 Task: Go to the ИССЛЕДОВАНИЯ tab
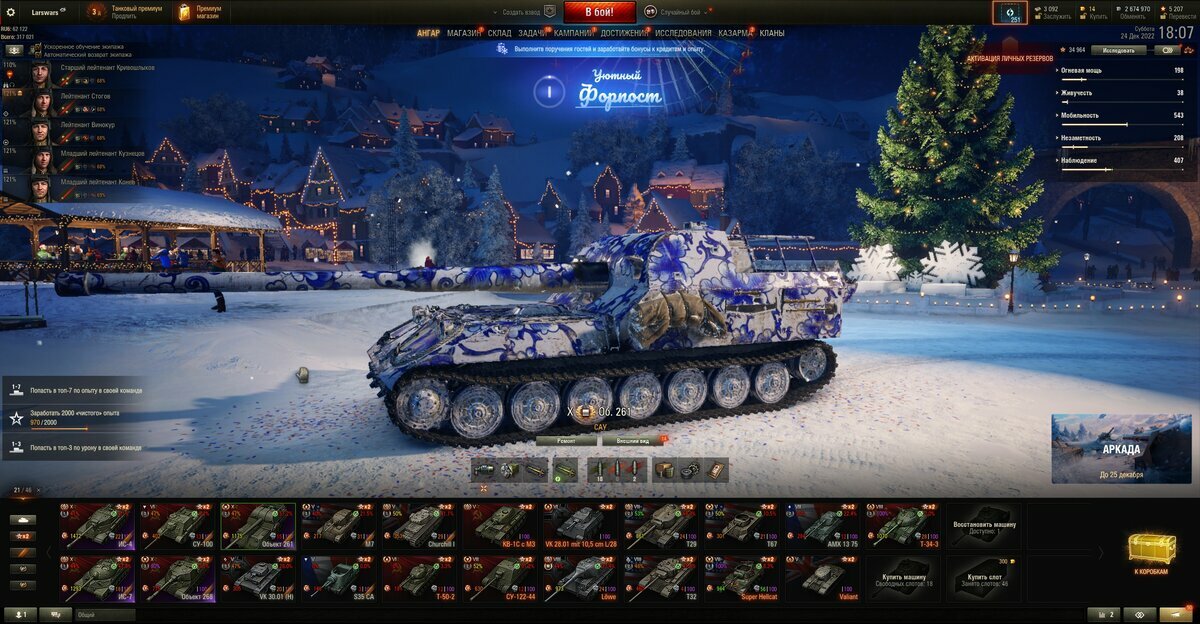point(683,33)
